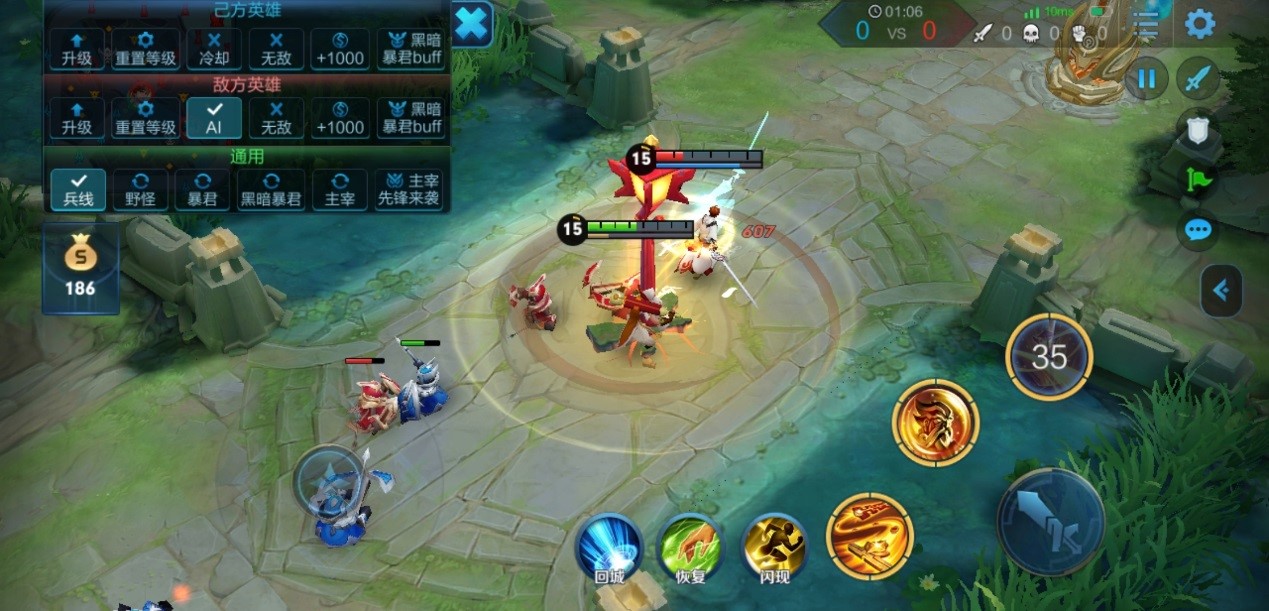Screen dimensions: 1269x611
Task: Open the settings gear menu
Action: click(1199, 24)
